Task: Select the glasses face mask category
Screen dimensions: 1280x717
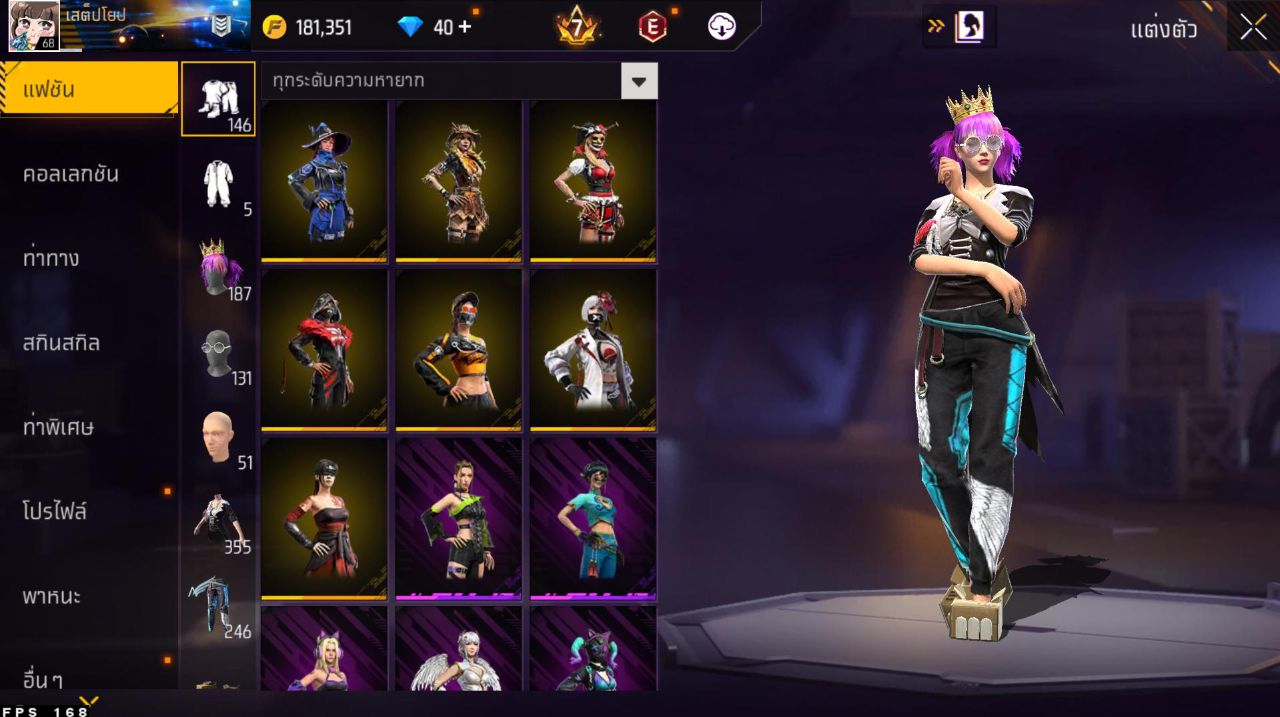Action: tap(218, 353)
